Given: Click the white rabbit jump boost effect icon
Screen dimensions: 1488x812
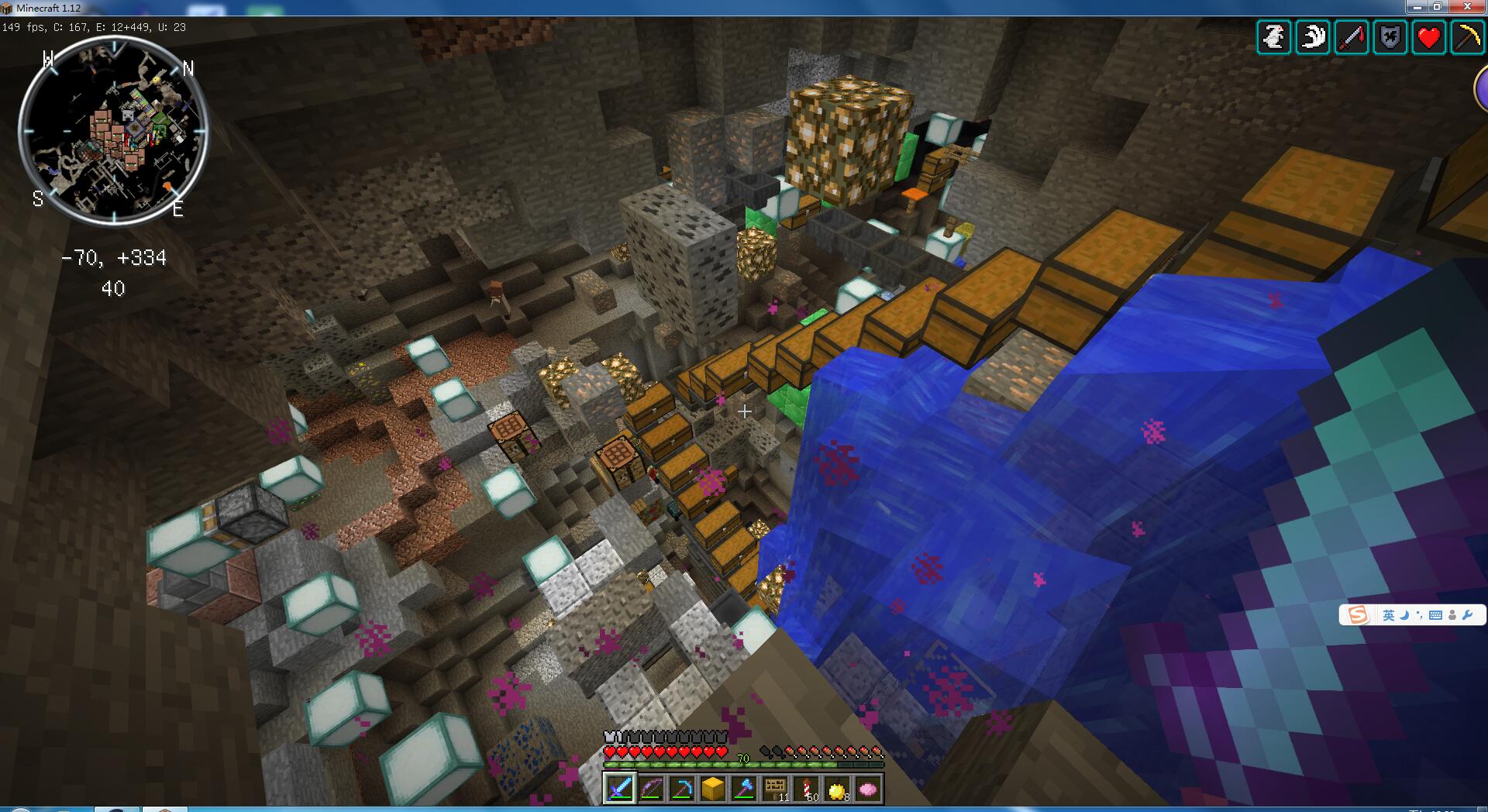Looking at the screenshot, I should [1274, 37].
